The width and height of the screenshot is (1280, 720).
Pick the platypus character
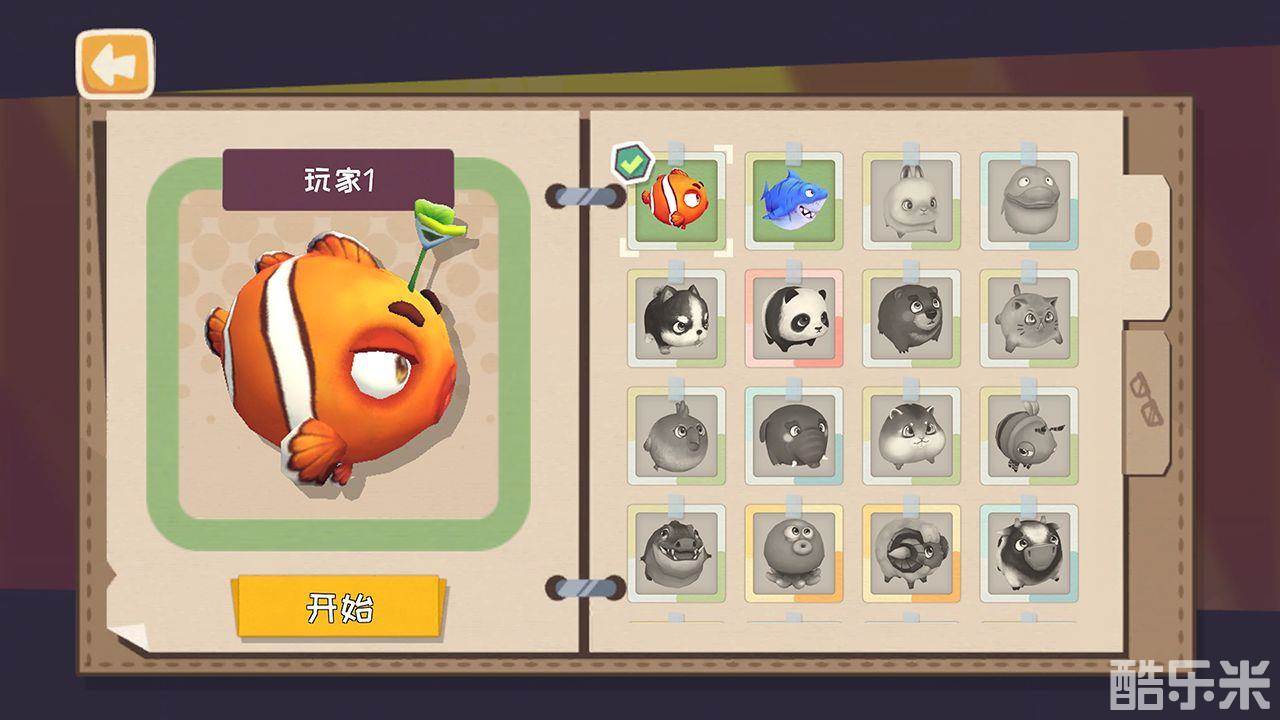tap(1027, 197)
